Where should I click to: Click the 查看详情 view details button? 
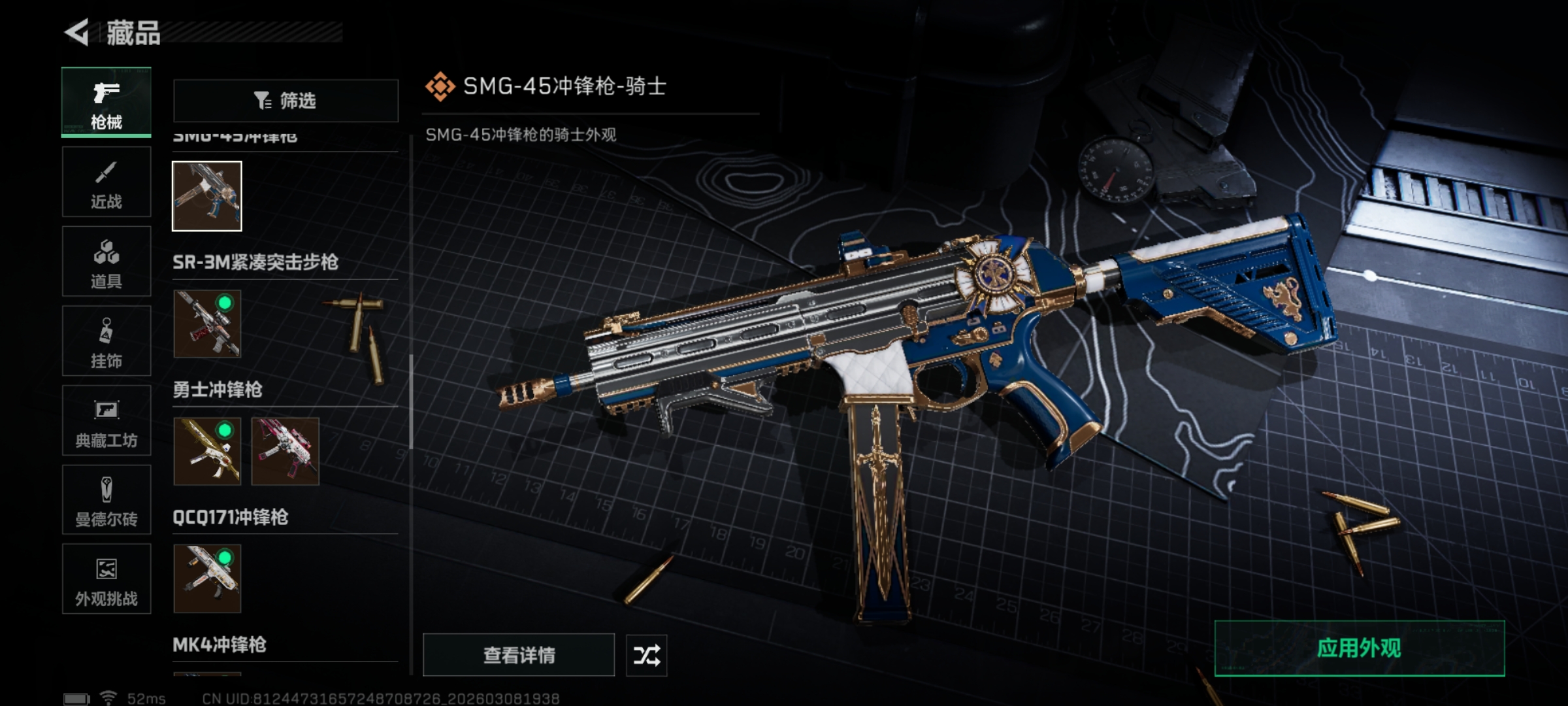pos(519,655)
